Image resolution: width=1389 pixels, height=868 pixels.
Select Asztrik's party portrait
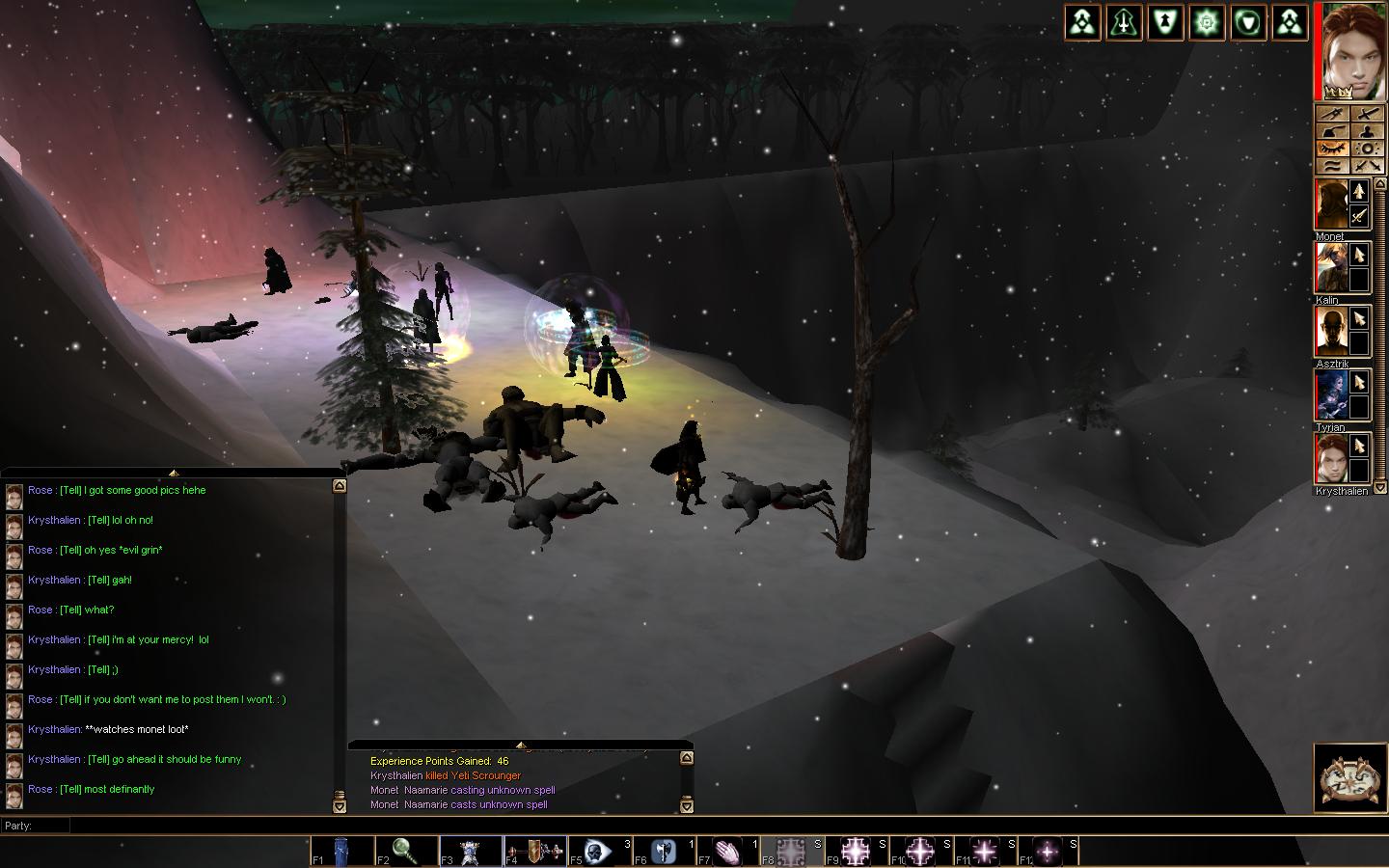pyautogui.click(x=1331, y=331)
